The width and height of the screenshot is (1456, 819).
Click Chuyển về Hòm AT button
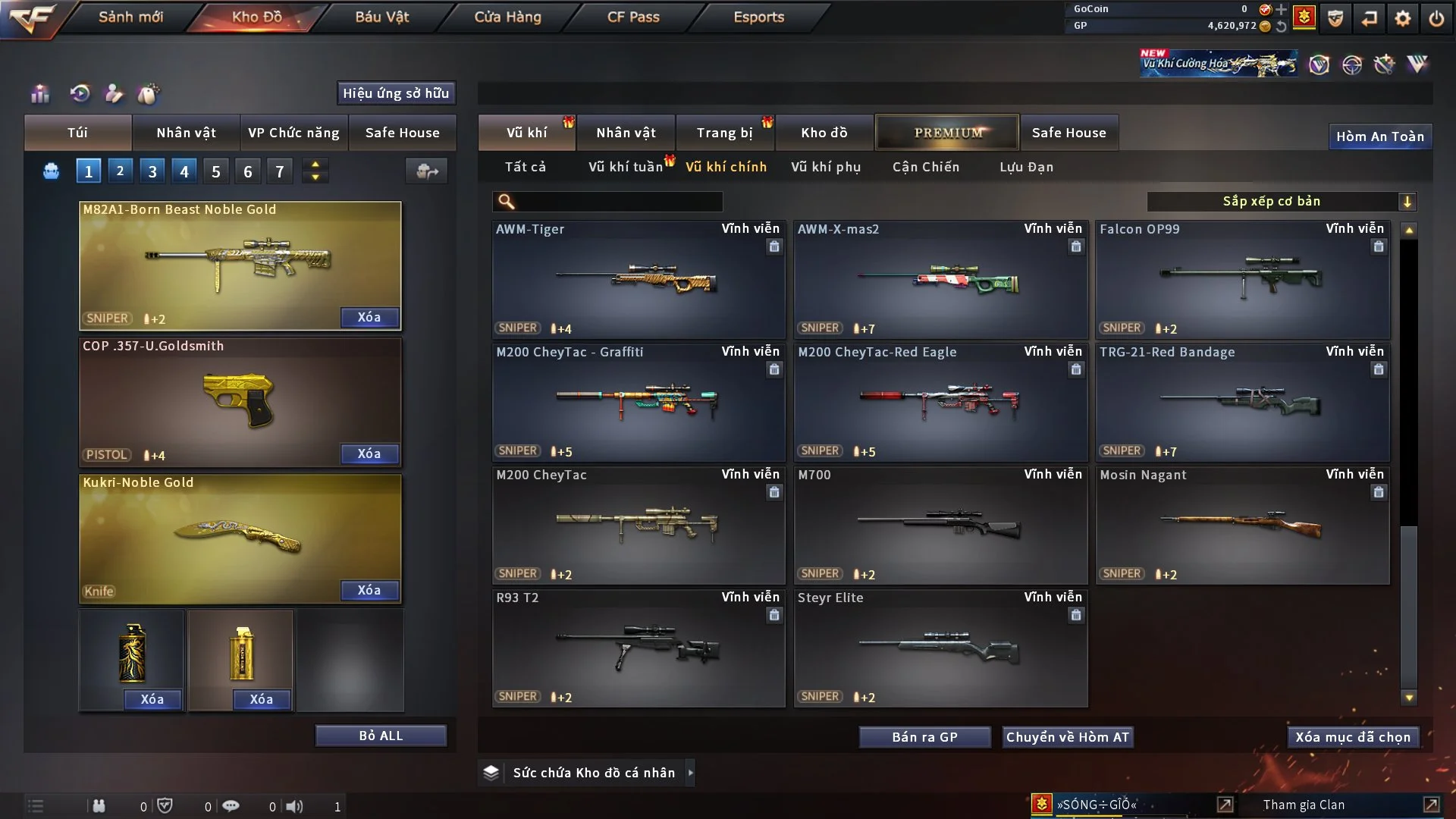1068,737
